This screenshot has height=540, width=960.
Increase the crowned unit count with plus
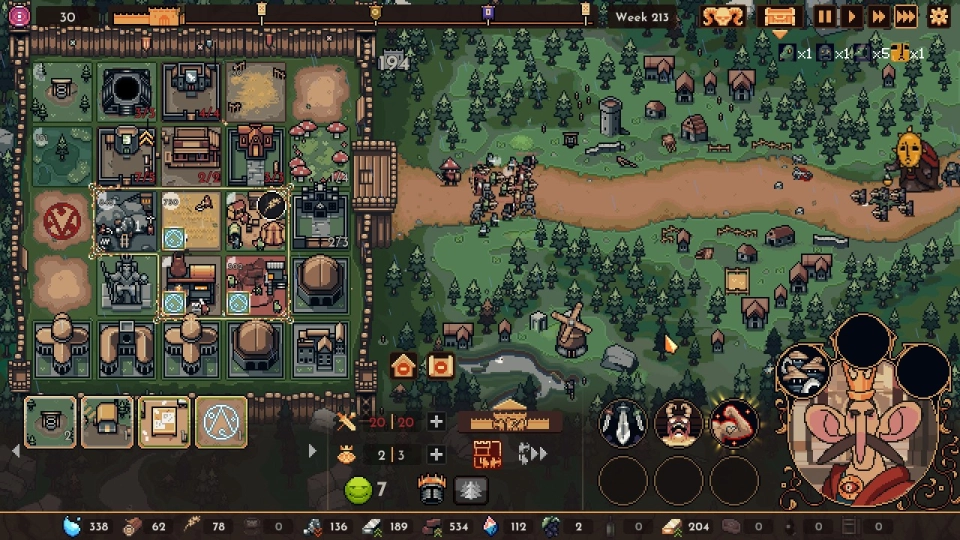pyautogui.click(x=436, y=455)
